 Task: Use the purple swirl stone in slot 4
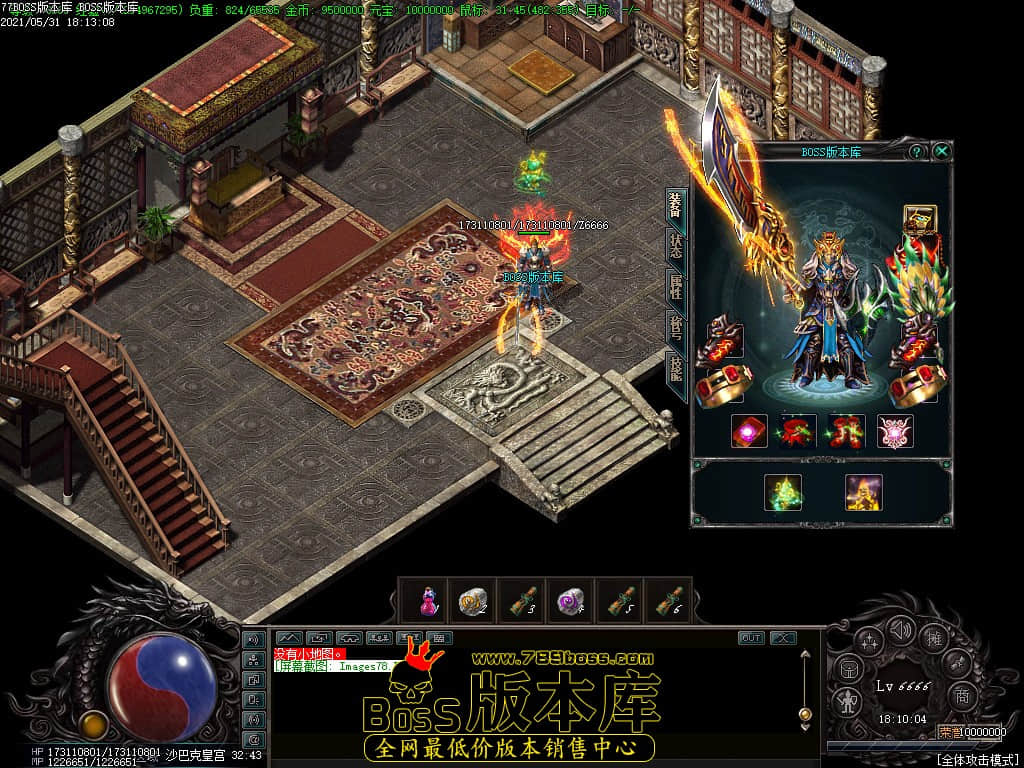[571, 601]
